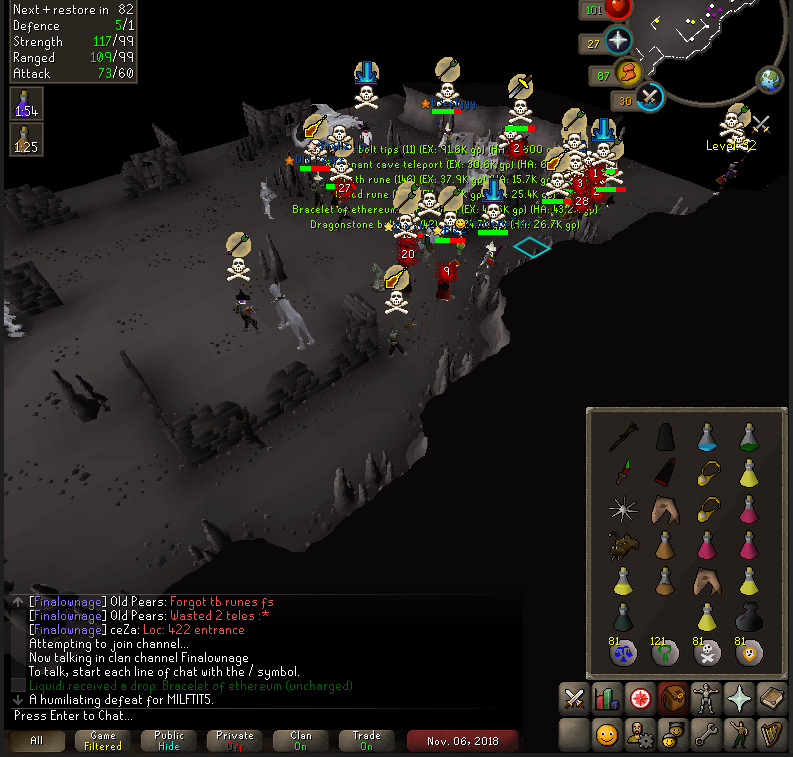The width and height of the screenshot is (793, 757).
Task: Toggle the Trade chat filter
Action: coord(366,741)
